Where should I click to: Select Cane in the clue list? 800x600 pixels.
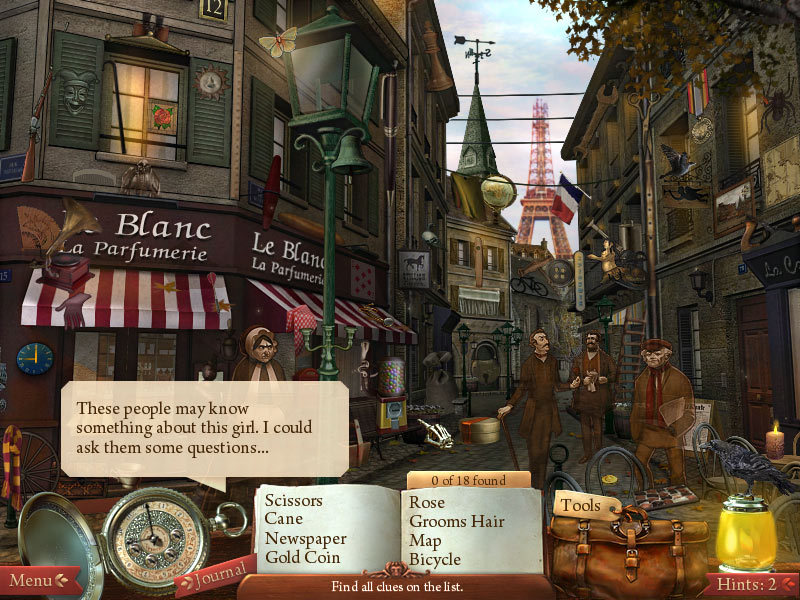pos(284,519)
